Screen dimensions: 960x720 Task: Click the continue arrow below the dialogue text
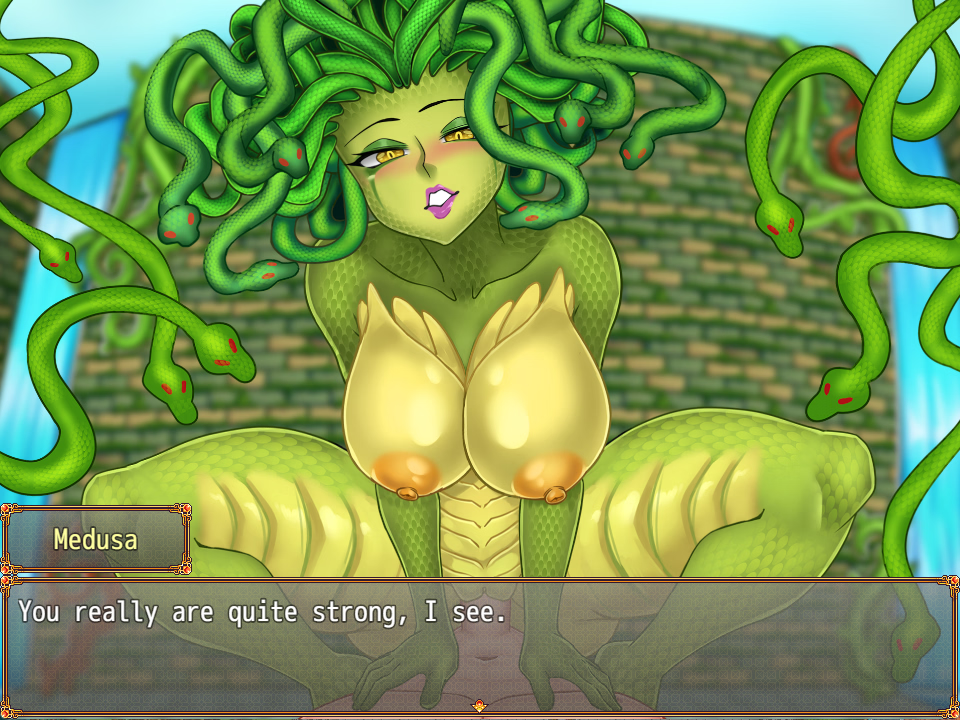[x=479, y=706]
